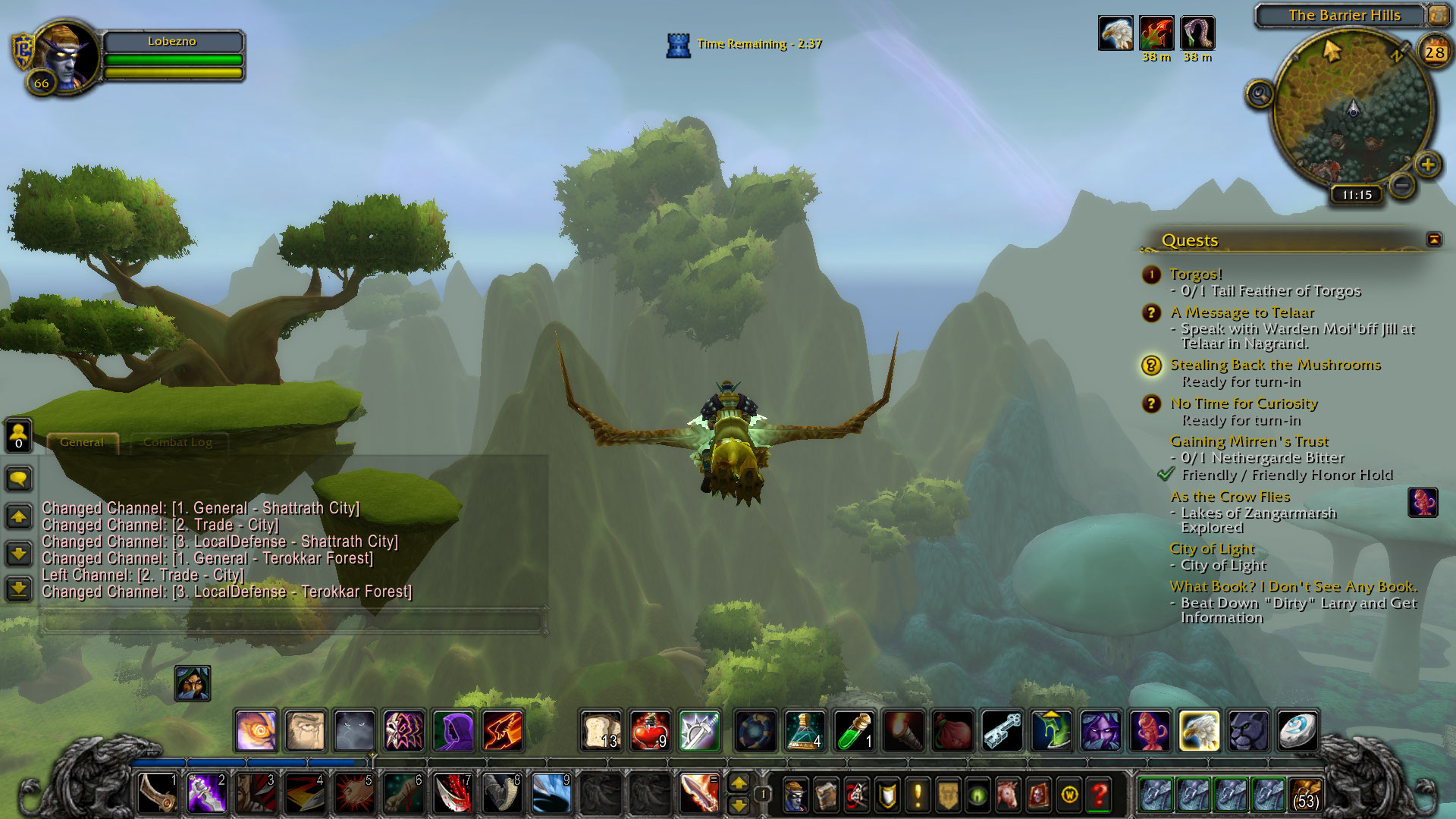Zoom out on the minimap
The image size is (1456, 819).
pyautogui.click(x=1402, y=184)
